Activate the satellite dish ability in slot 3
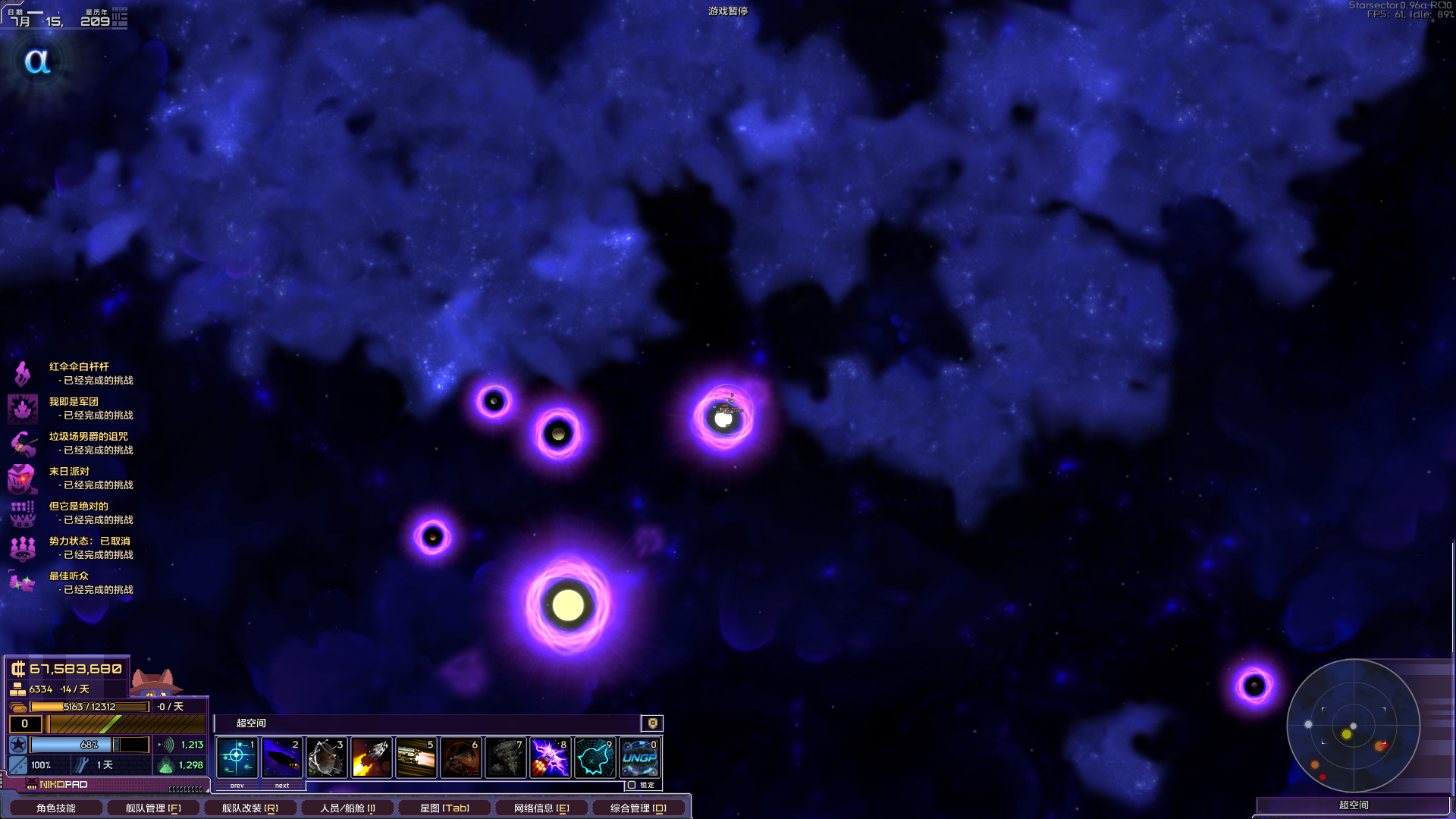This screenshot has height=819, width=1456. pos(326,757)
